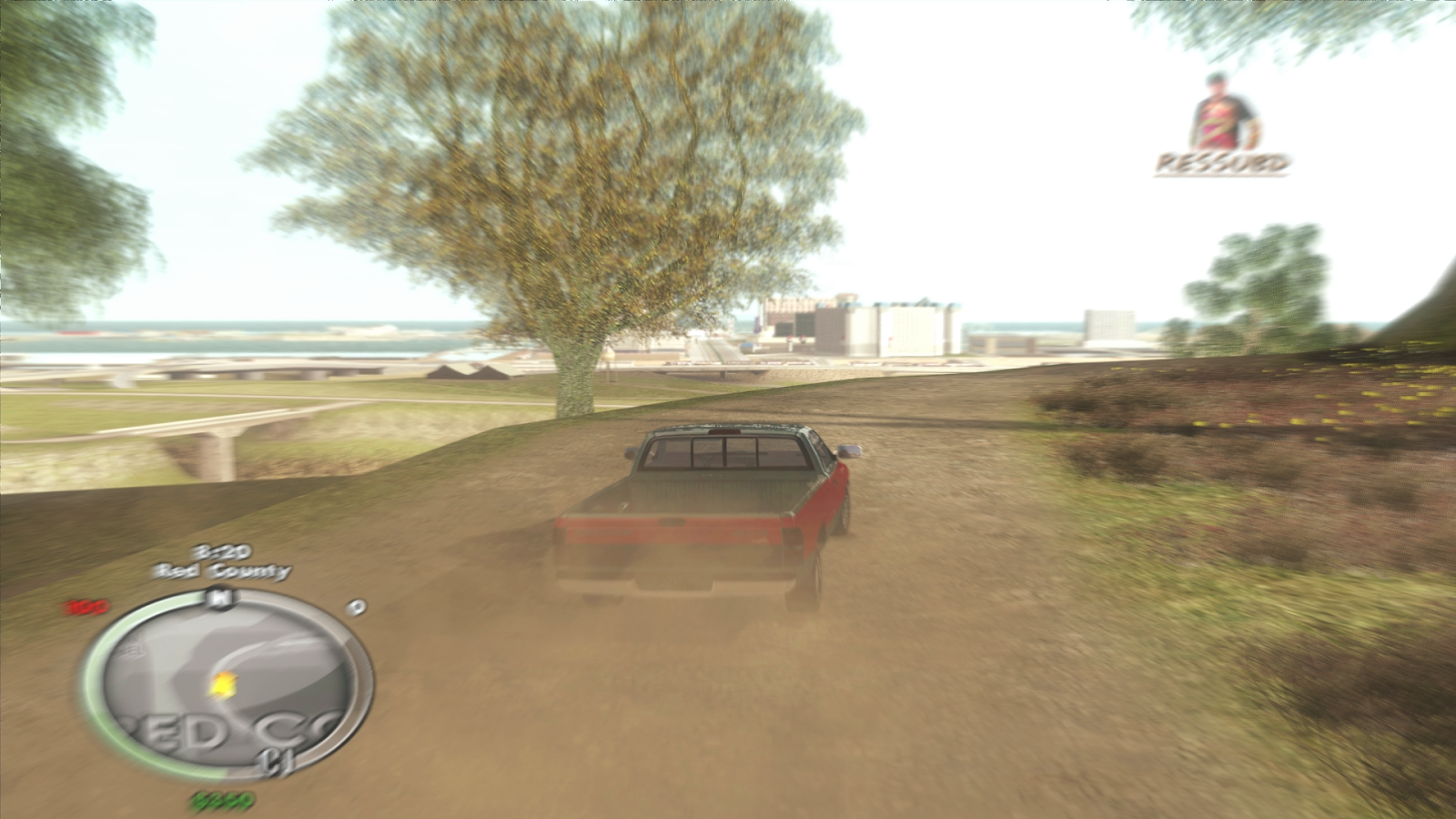Screen dimensions: 1456x819
Task: Select the yellow objective blip on the radar
Action: click(x=221, y=683)
